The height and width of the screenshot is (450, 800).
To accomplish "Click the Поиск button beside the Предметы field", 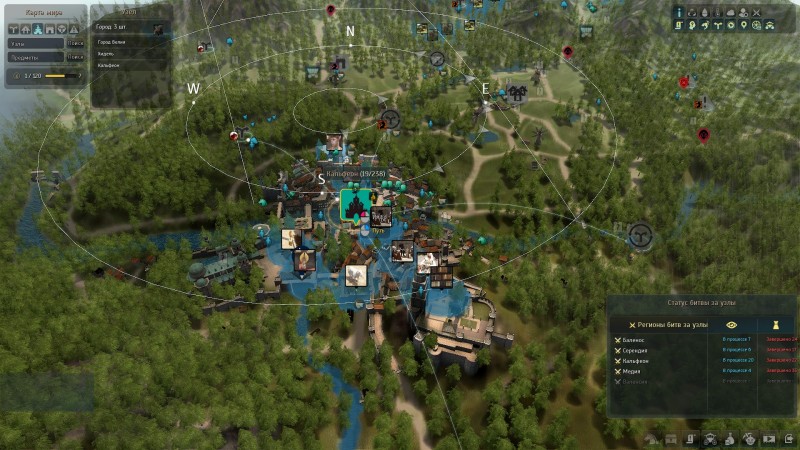I will click(x=76, y=56).
